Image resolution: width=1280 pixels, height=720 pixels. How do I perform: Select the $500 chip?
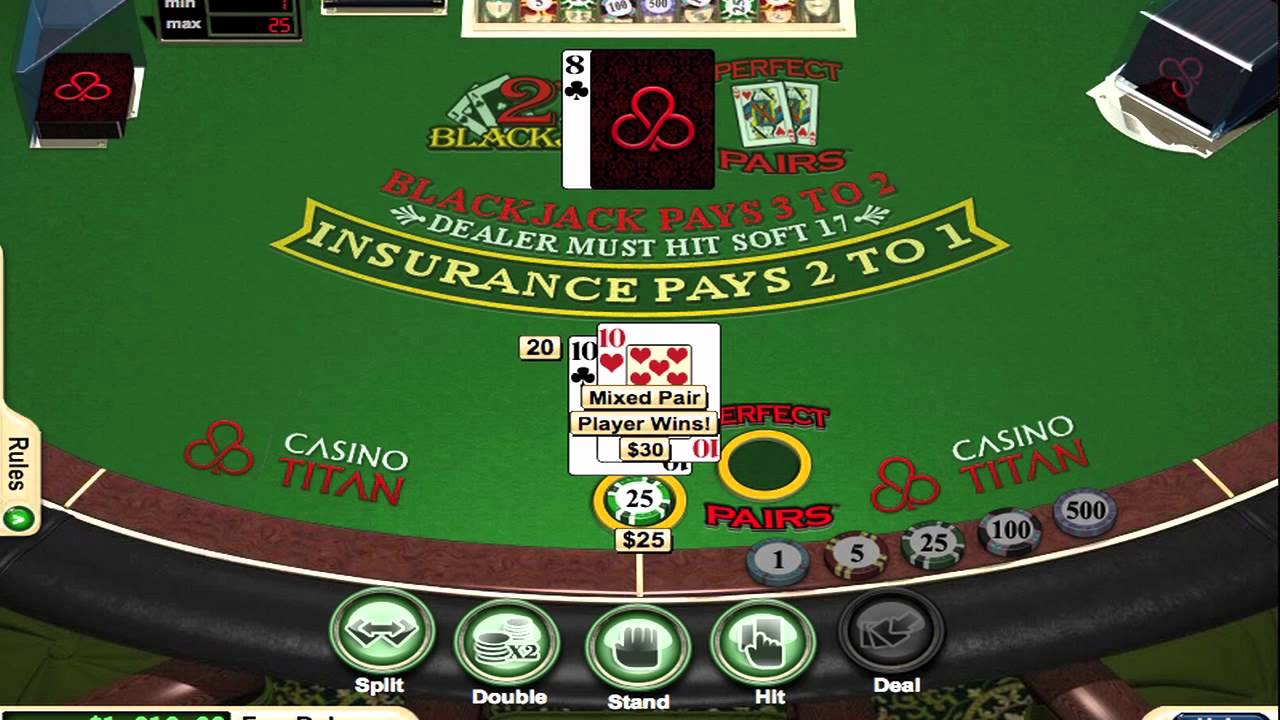(1087, 509)
